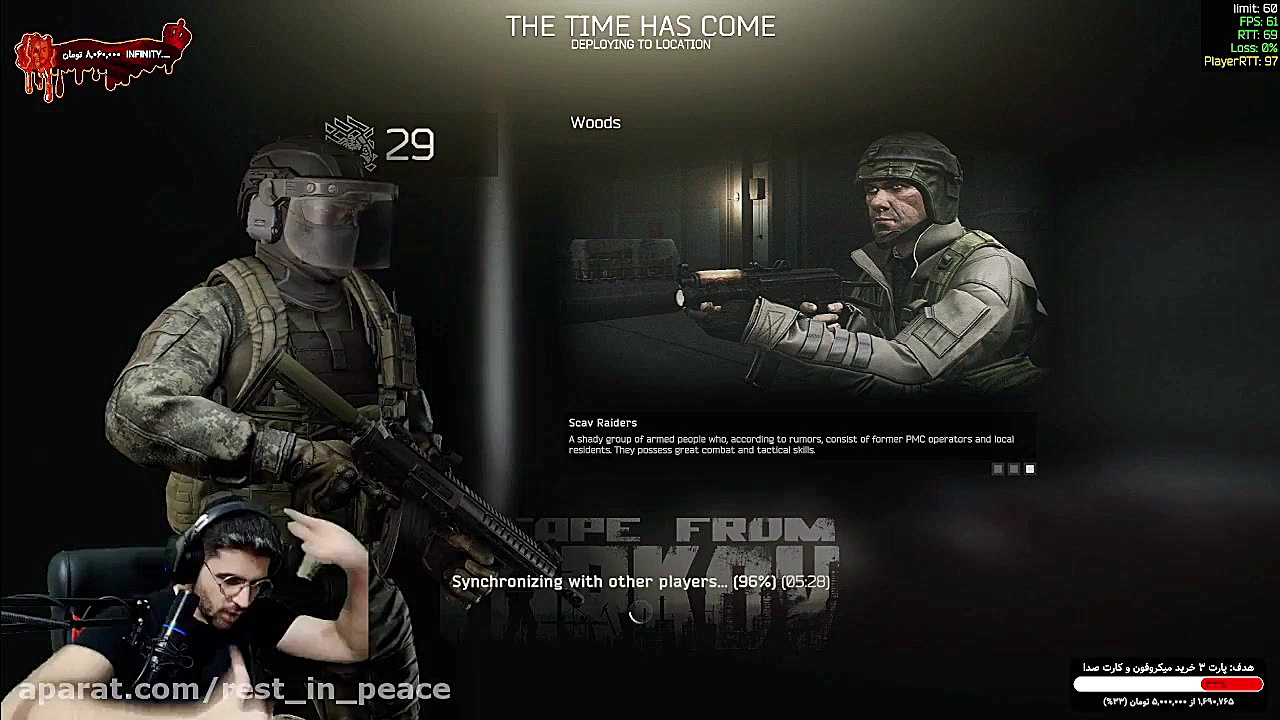1280x720 pixels.
Task: Select the highlighted white slide indicator square
Action: [1030, 469]
